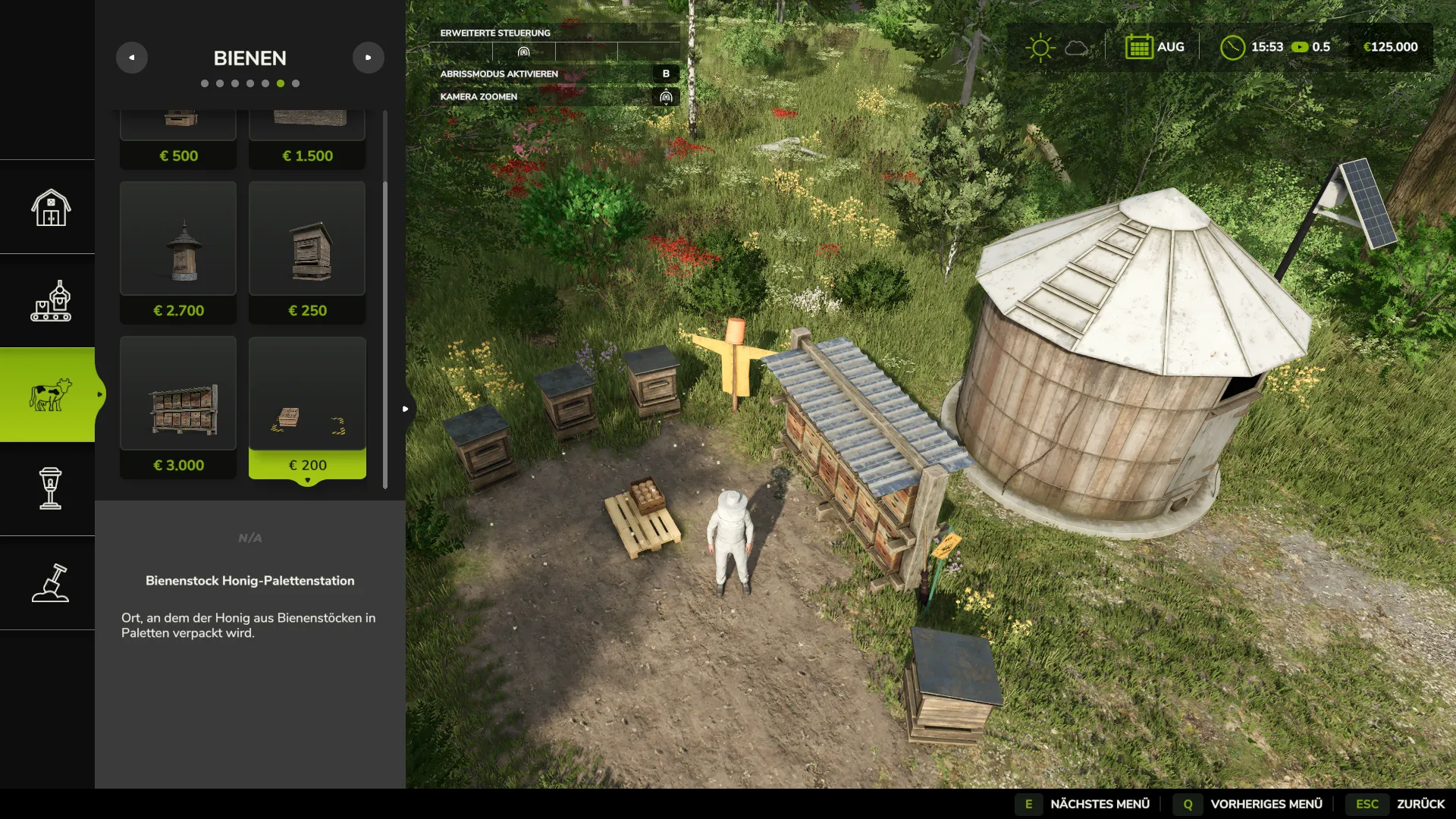Select the animals cow category

click(x=50, y=395)
